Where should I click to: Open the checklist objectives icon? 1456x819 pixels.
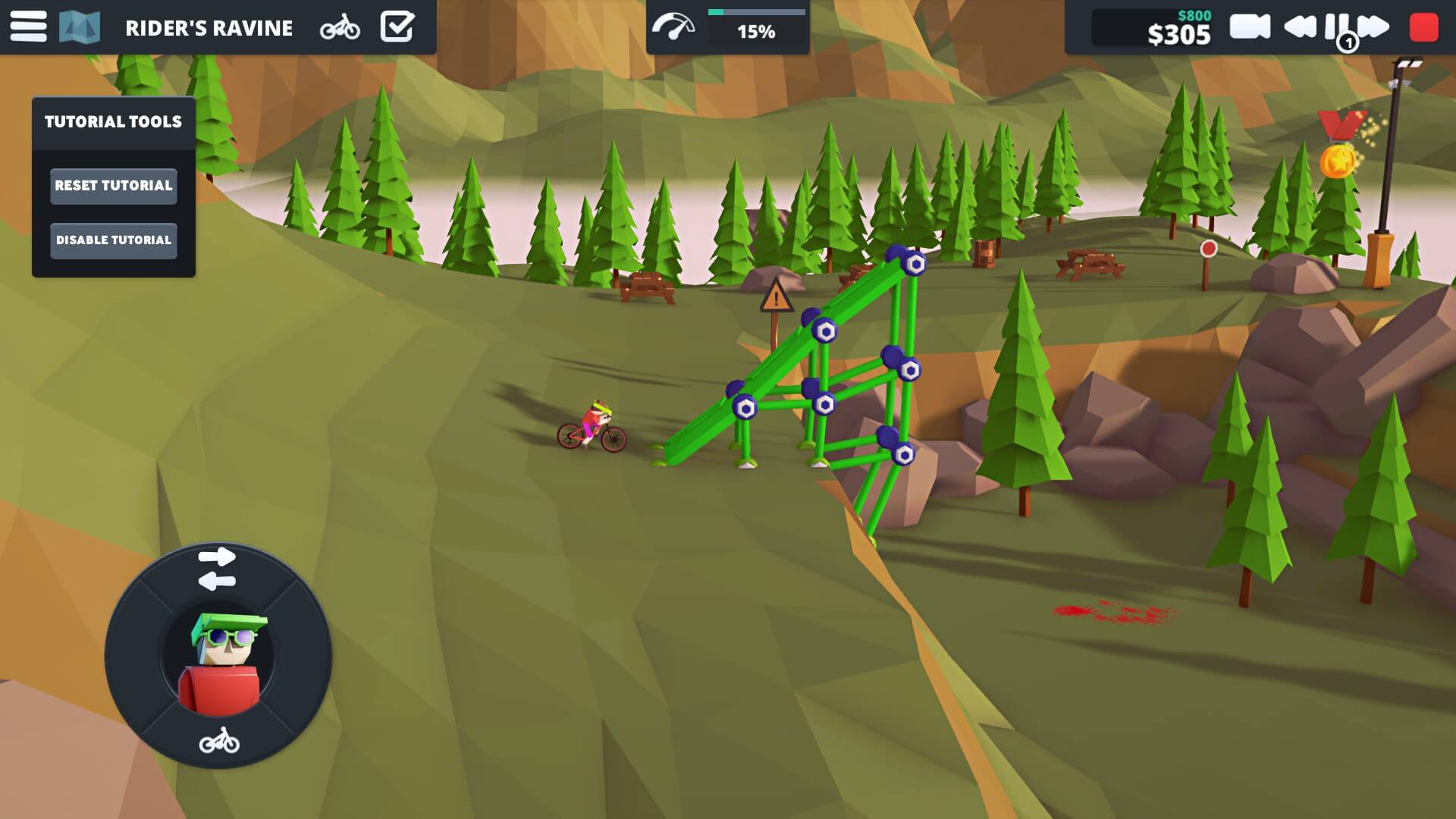(x=397, y=27)
